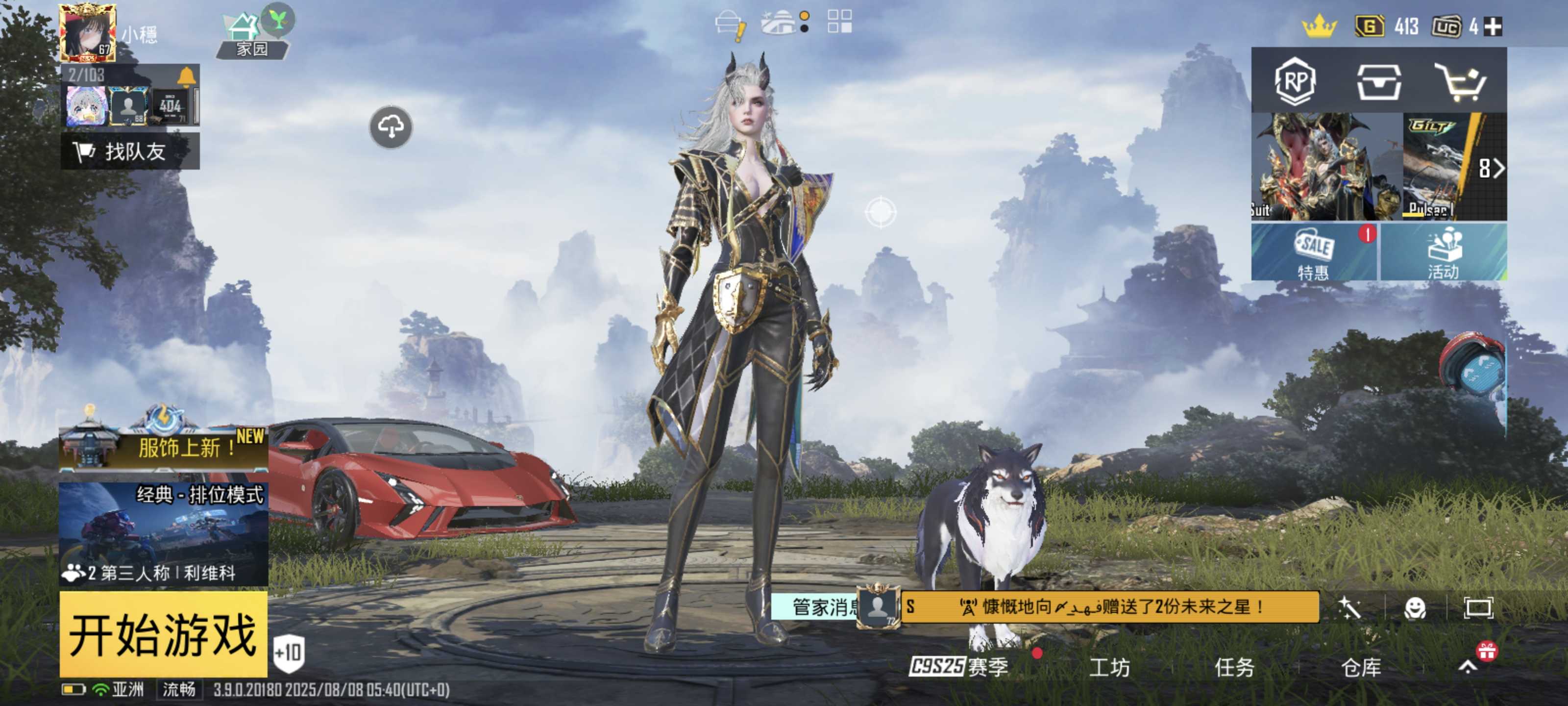Screen dimensions: 1568x706
Task: Expand the bottom menu arrow with gift
Action: click(1468, 666)
